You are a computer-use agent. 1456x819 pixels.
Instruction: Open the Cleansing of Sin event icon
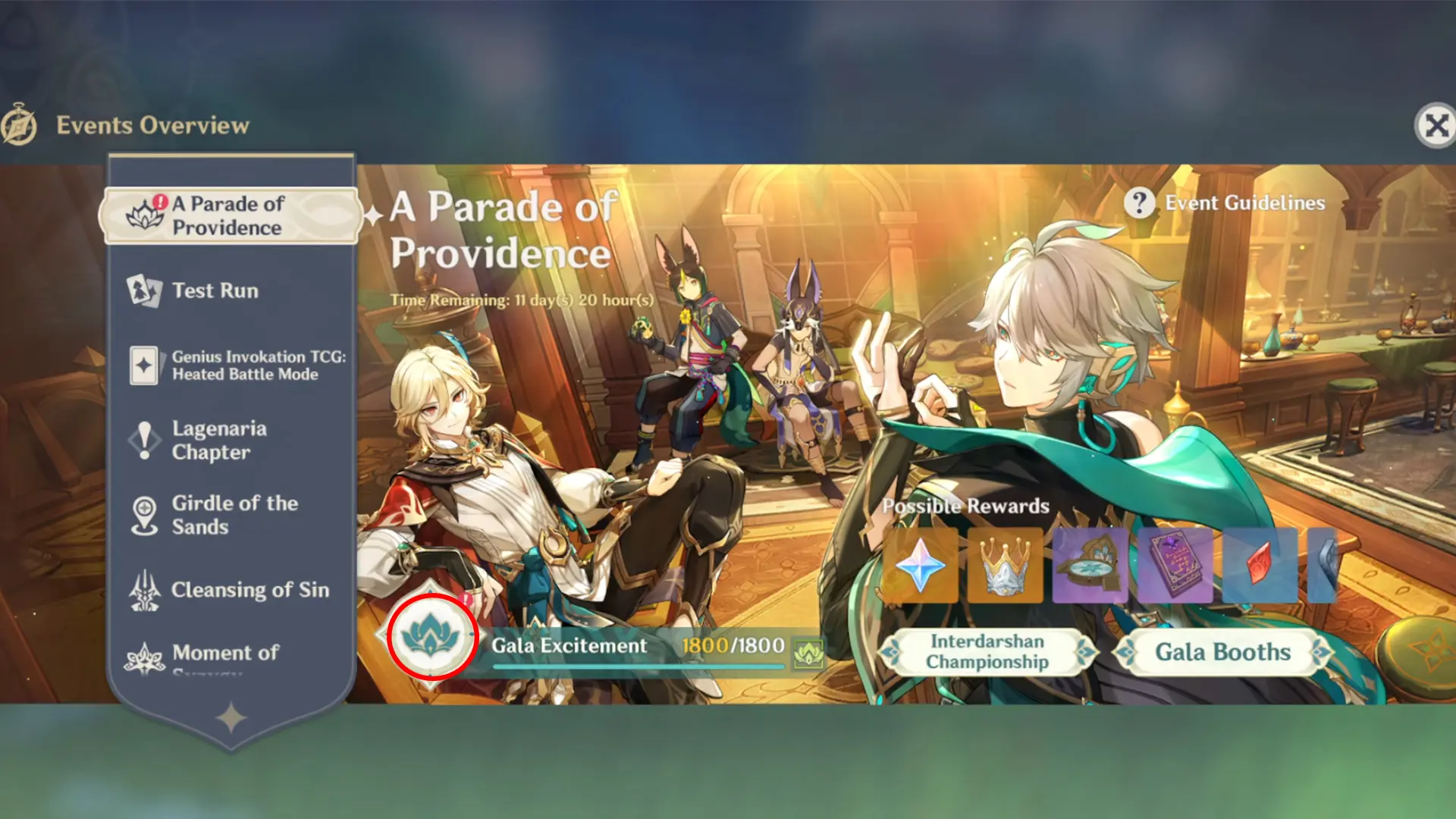pos(144,590)
